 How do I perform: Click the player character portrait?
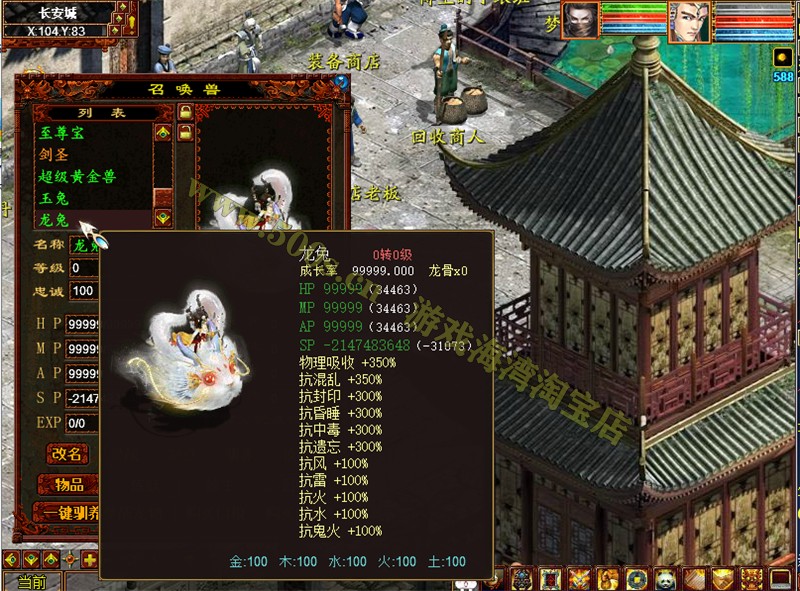point(688,22)
